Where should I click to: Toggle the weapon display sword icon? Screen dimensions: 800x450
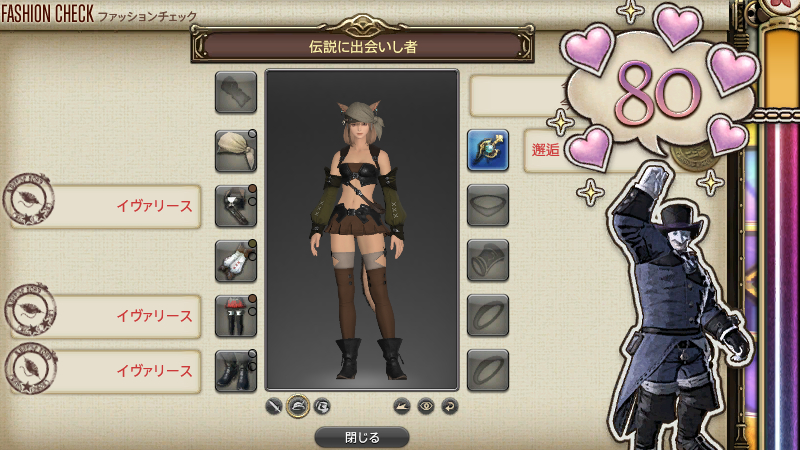[x=275, y=406]
